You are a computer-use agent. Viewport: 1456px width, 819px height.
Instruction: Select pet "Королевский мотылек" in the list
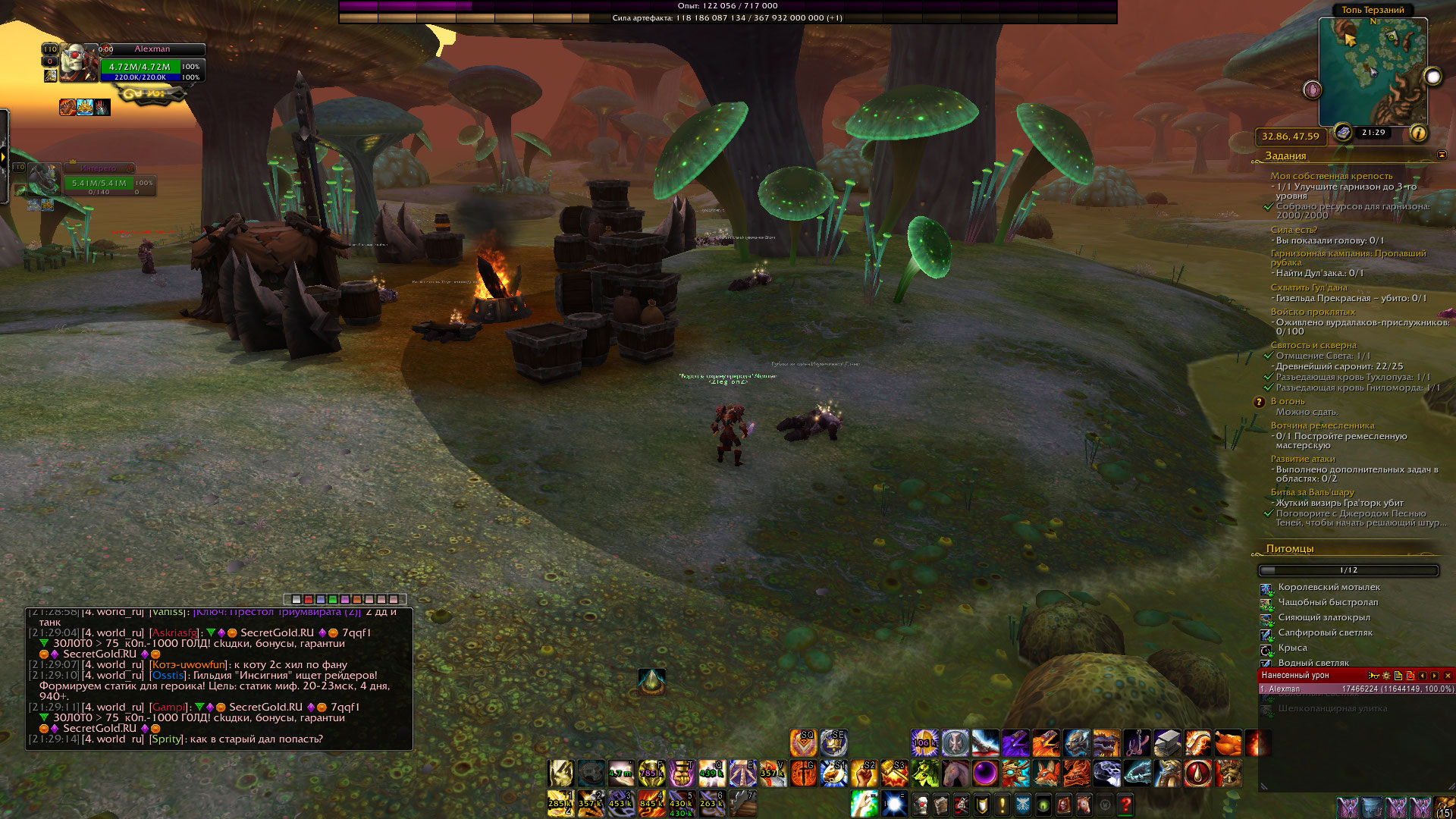point(1329,587)
